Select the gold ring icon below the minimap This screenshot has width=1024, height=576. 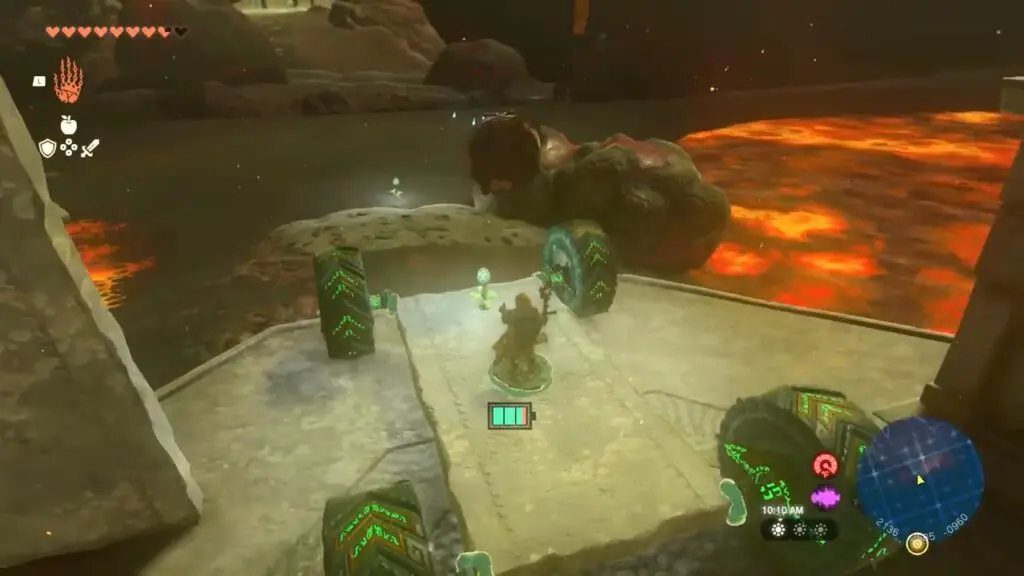tap(915, 544)
